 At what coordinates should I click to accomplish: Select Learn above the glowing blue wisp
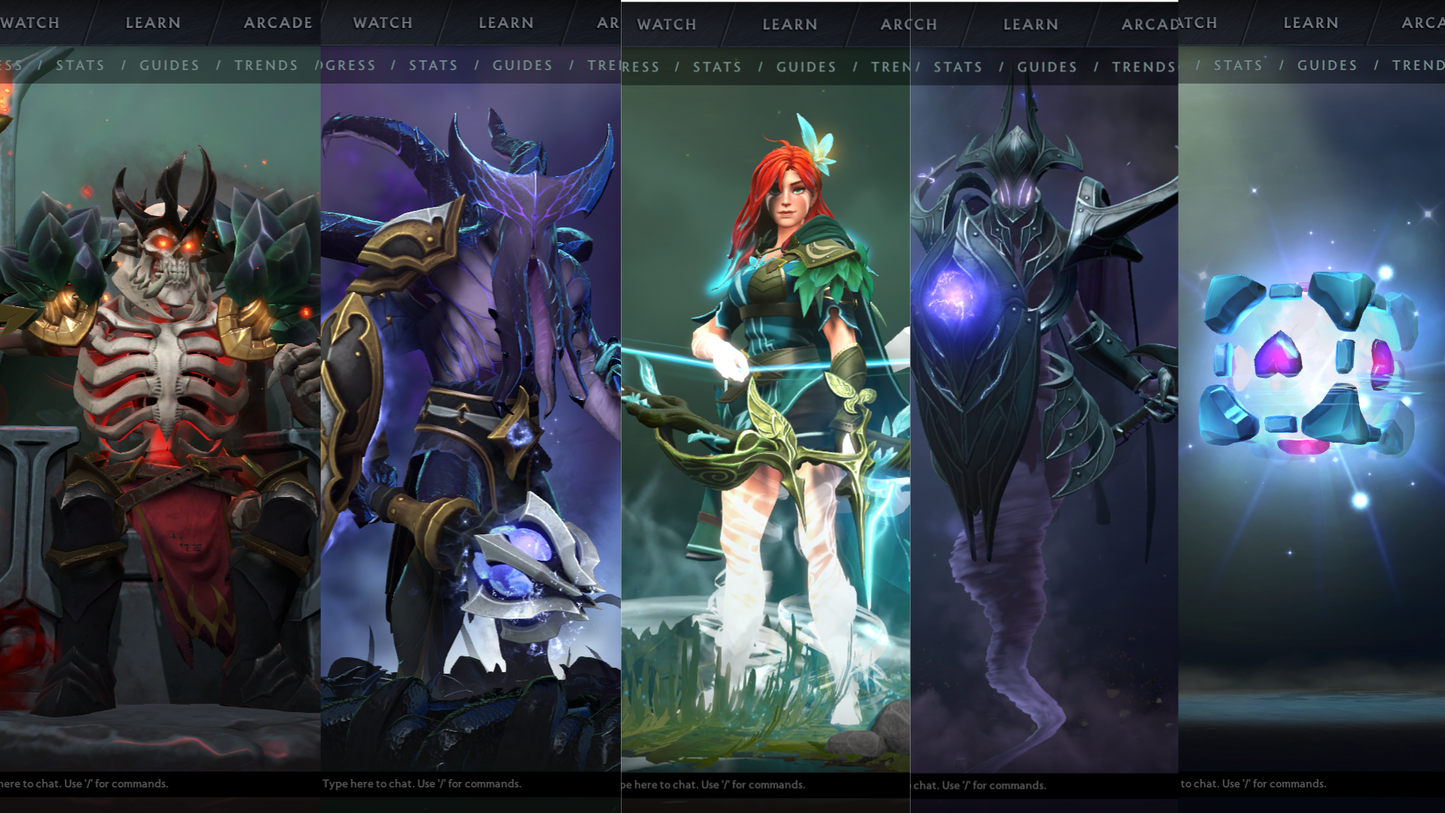[x=1311, y=22]
